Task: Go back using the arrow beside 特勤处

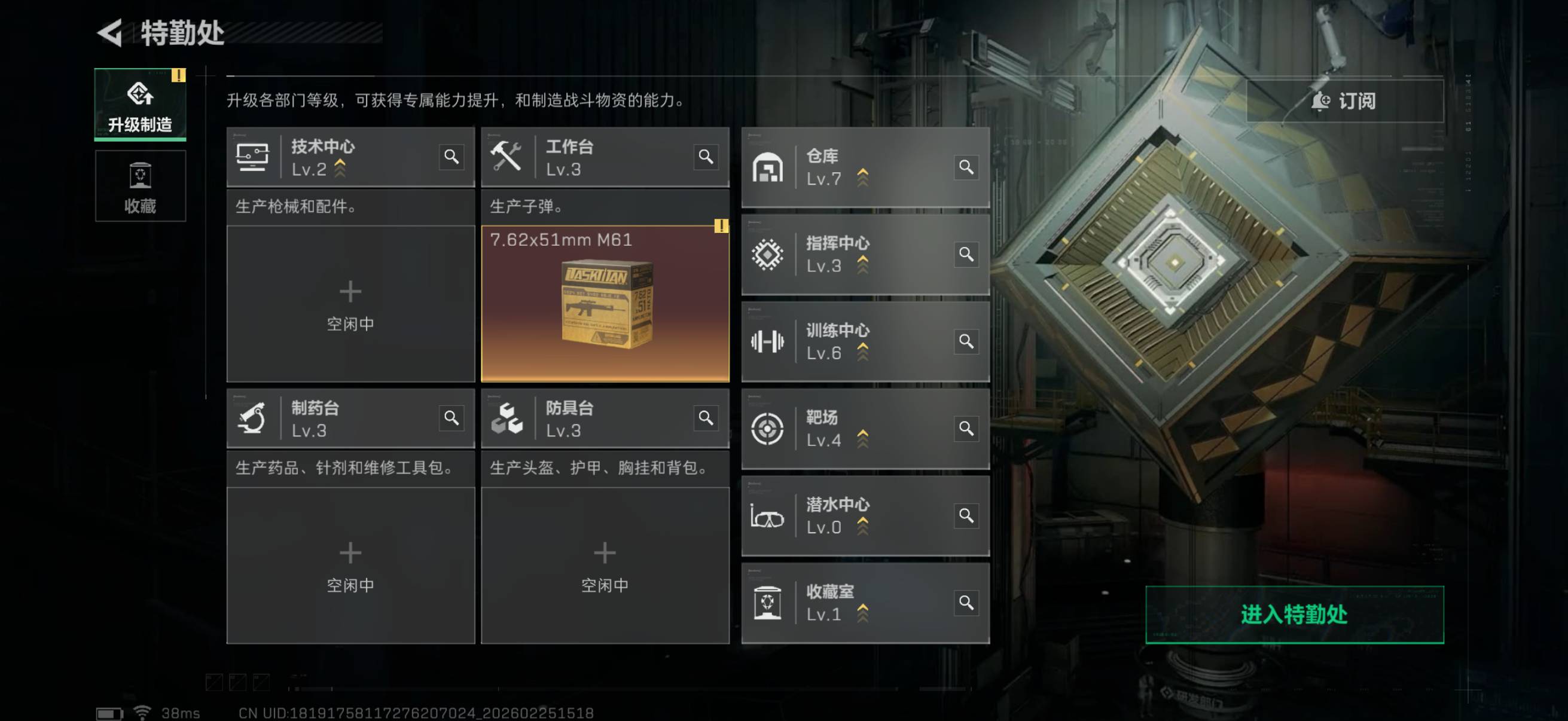Action: pyautogui.click(x=111, y=32)
